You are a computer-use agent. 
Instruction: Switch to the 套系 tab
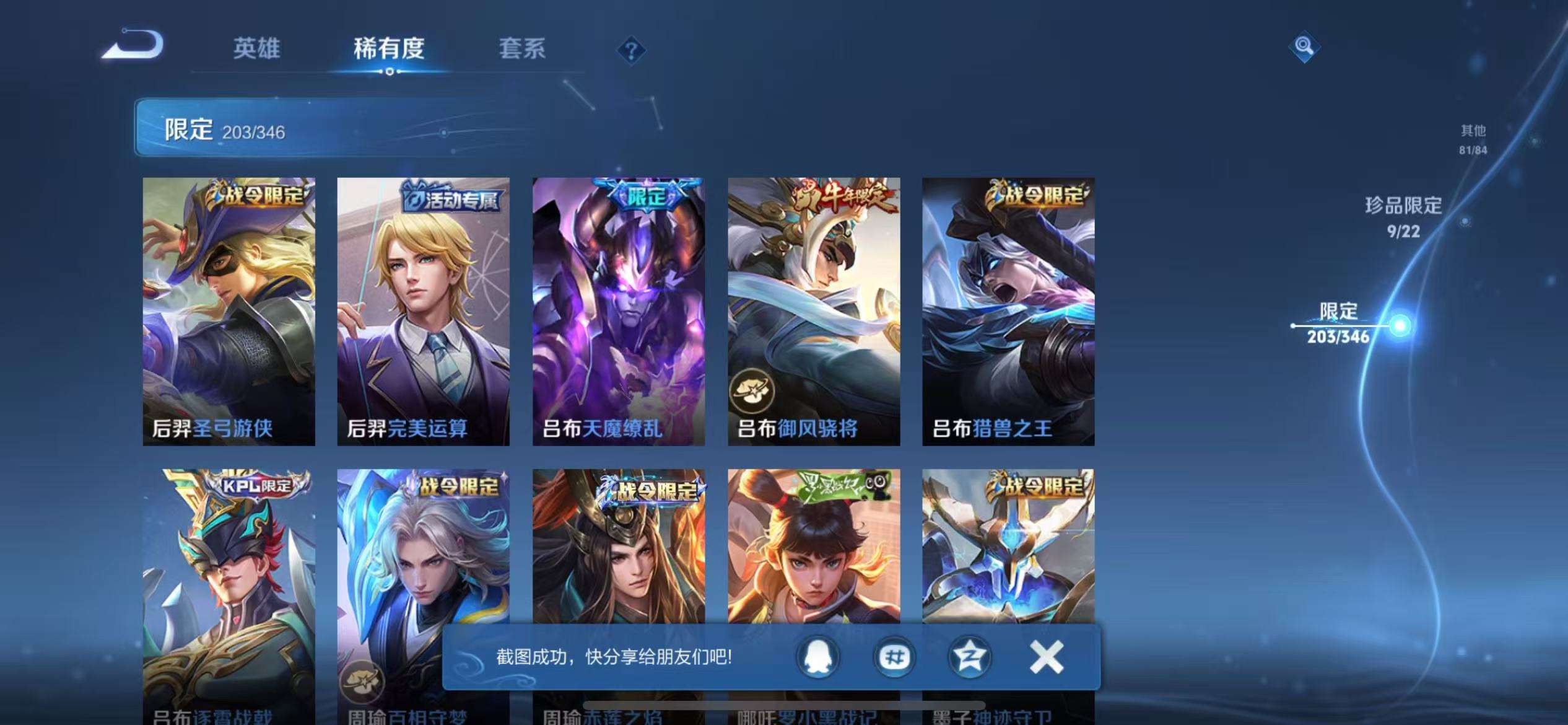[521, 48]
